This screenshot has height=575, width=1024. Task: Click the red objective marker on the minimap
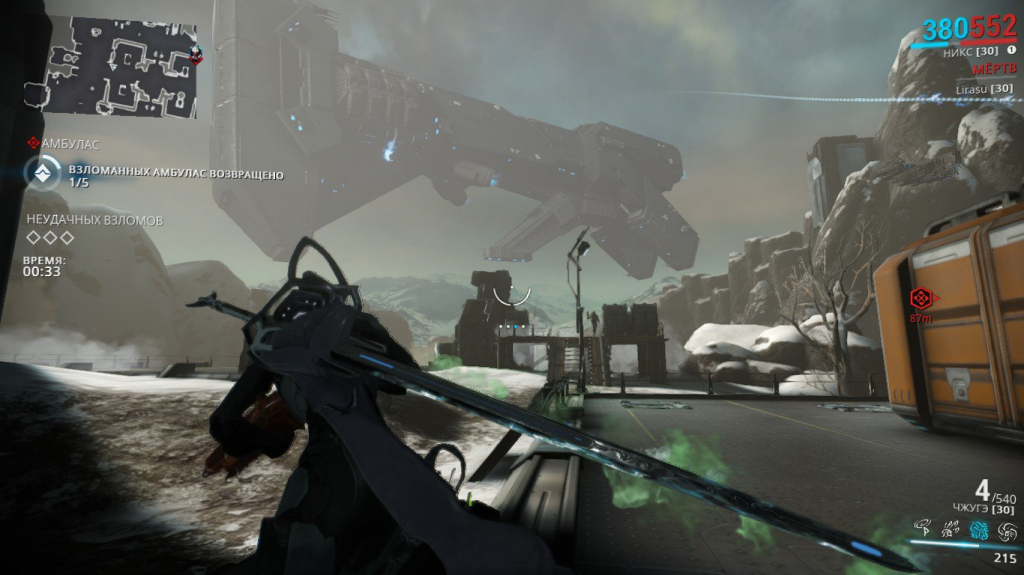click(x=196, y=55)
